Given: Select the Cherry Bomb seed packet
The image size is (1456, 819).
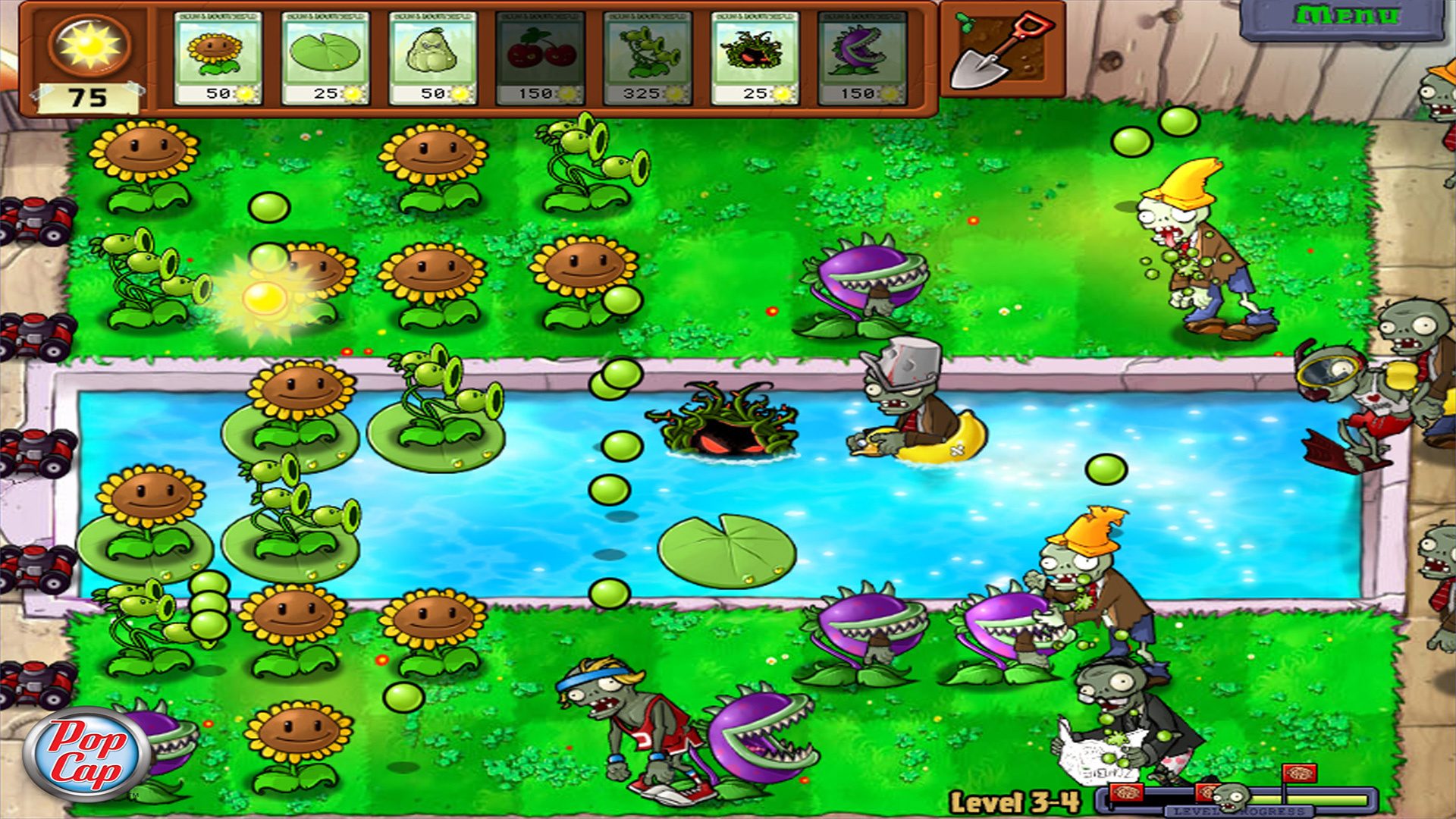Looking at the screenshot, I should pyautogui.click(x=540, y=53).
